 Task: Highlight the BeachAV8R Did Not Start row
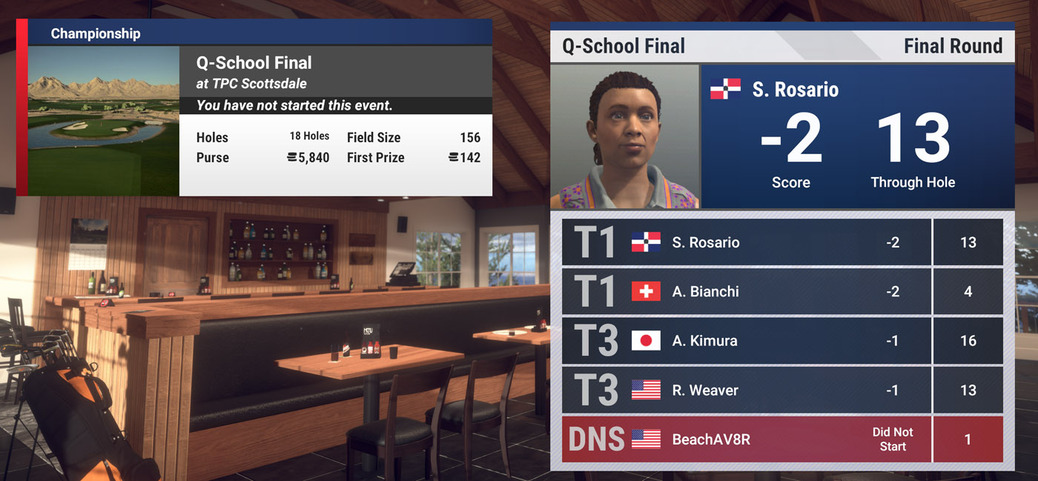782,439
